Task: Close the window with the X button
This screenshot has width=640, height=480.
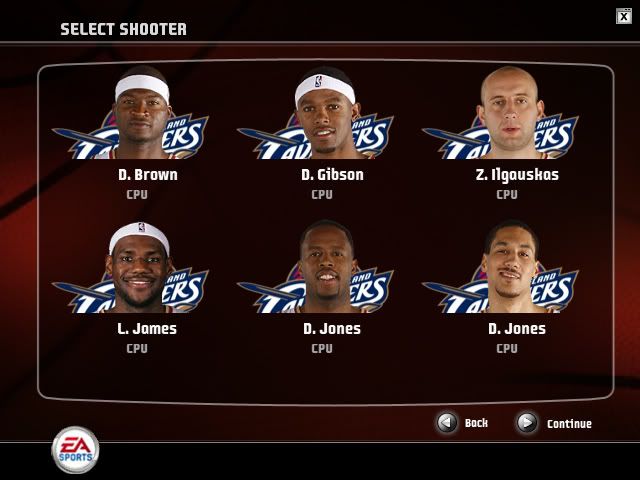Action: point(624,15)
